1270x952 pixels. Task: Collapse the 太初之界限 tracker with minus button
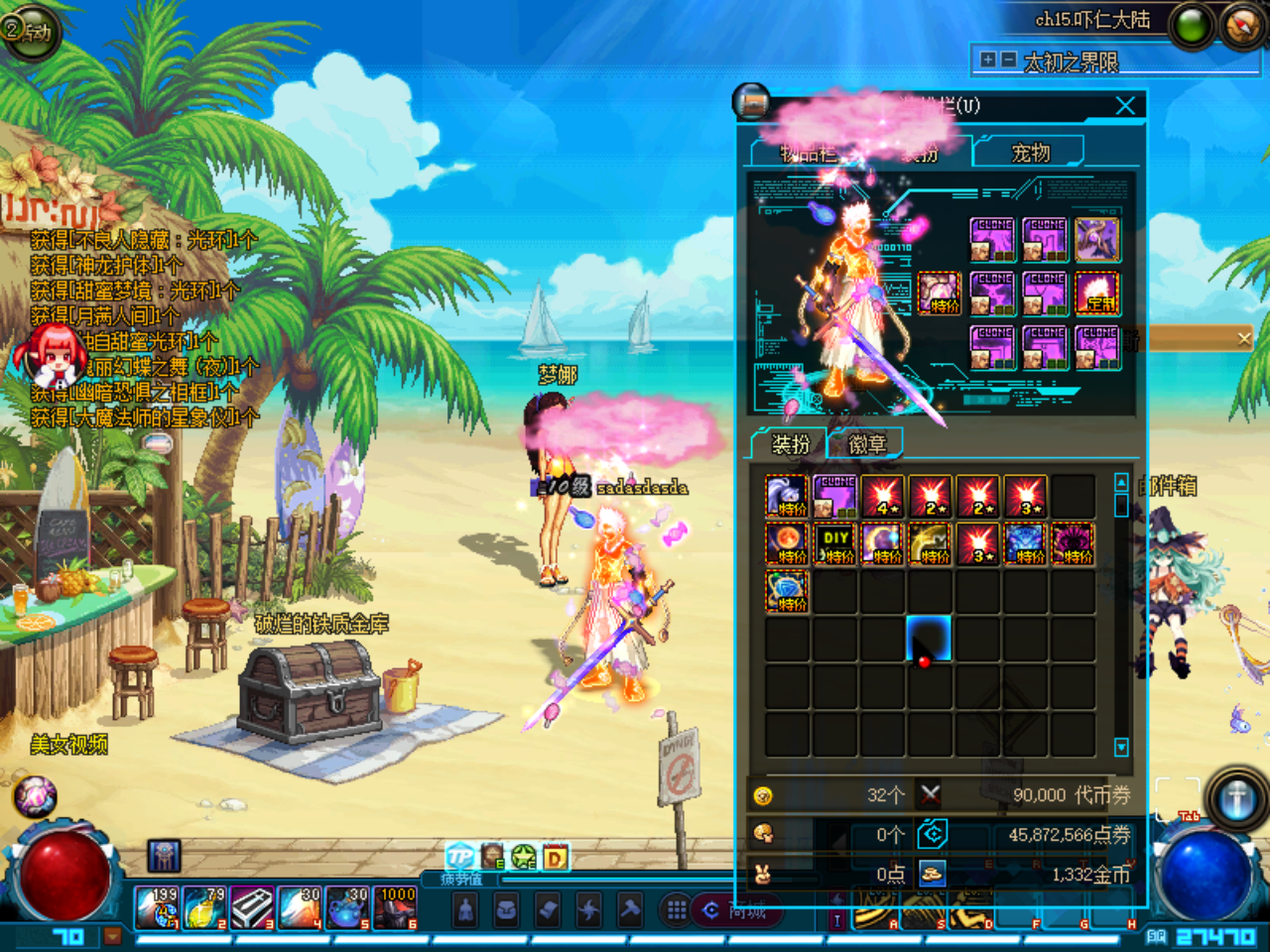pyautogui.click(x=1008, y=60)
